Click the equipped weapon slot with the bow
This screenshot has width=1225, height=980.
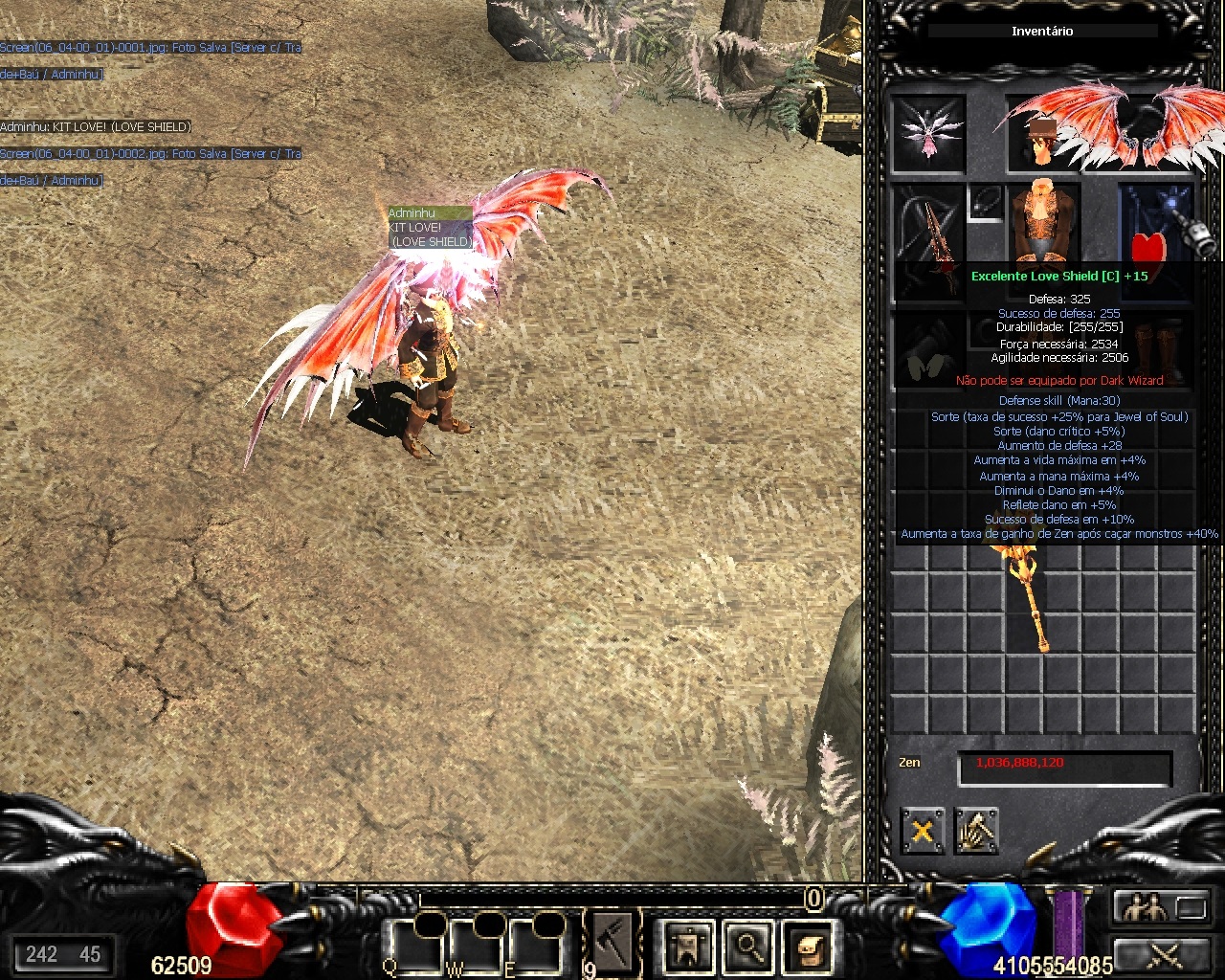click(928, 230)
